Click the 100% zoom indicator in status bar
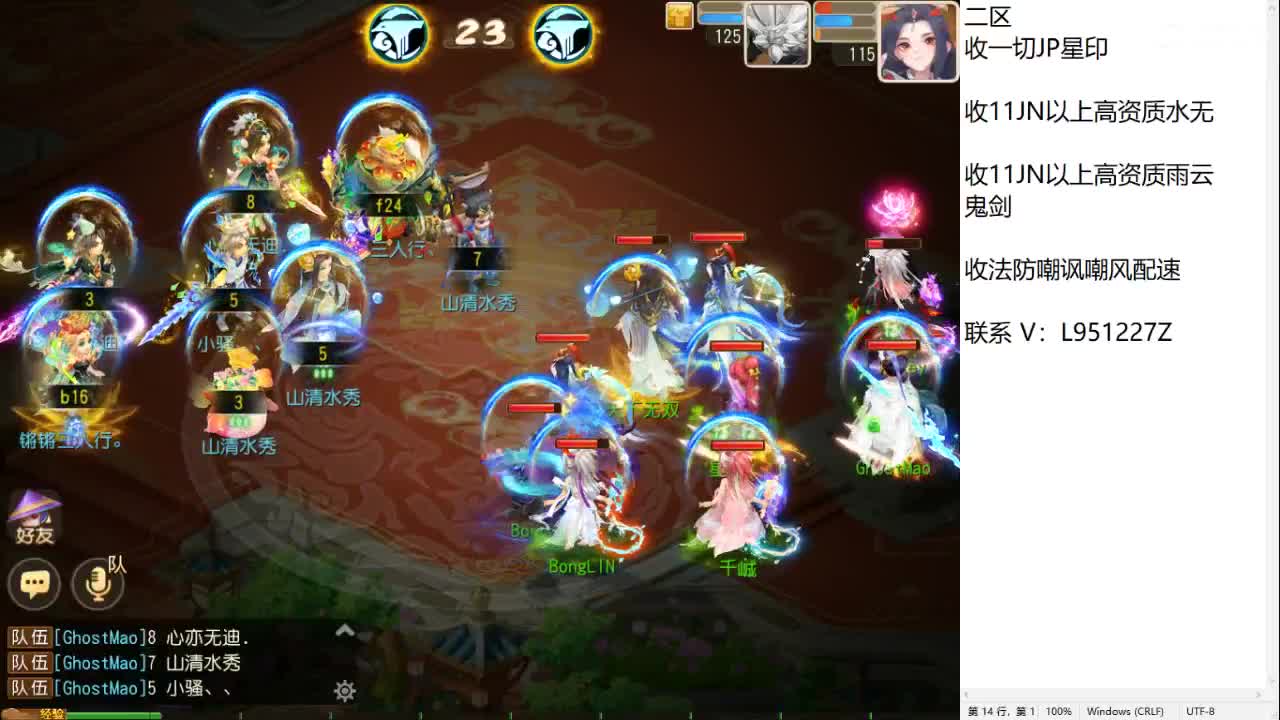This screenshot has height=720, width=1280. 1059,711
